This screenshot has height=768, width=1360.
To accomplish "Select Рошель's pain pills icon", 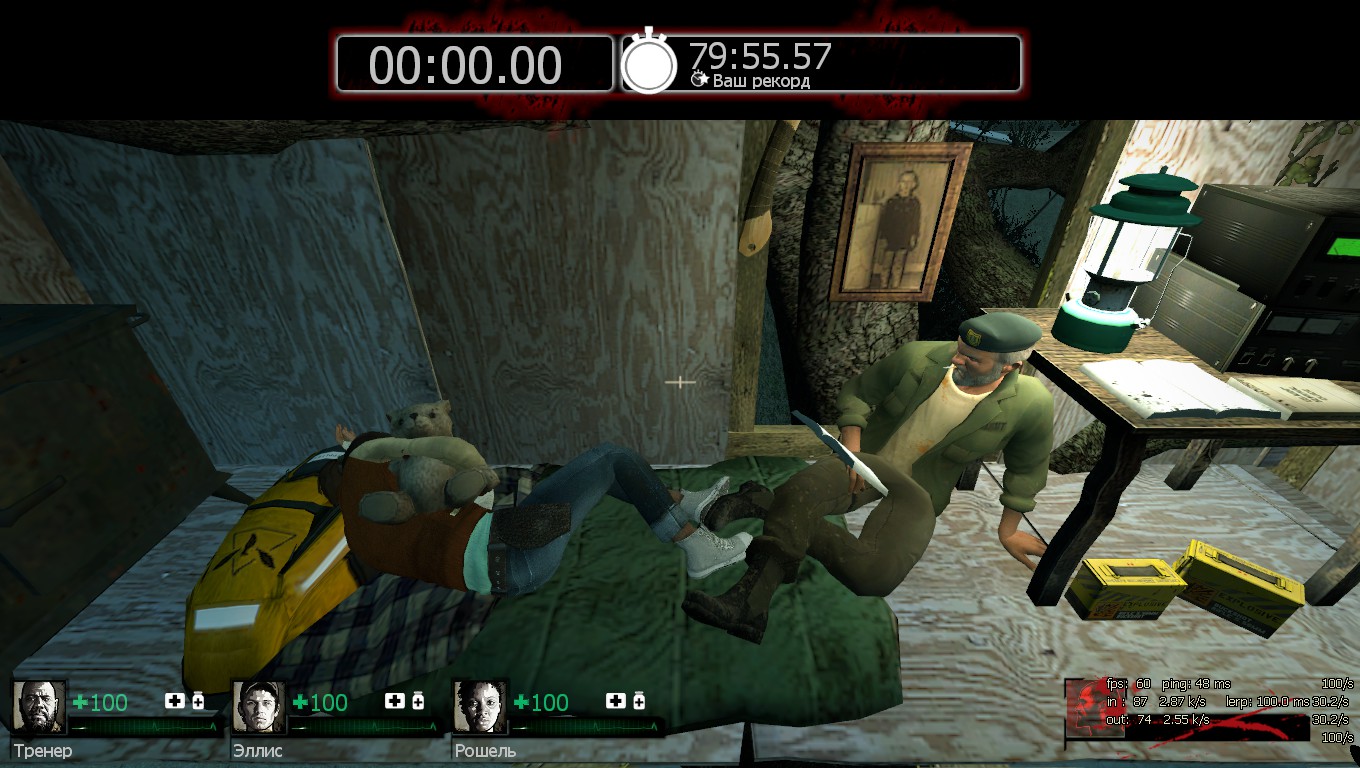I will point(638,701).
